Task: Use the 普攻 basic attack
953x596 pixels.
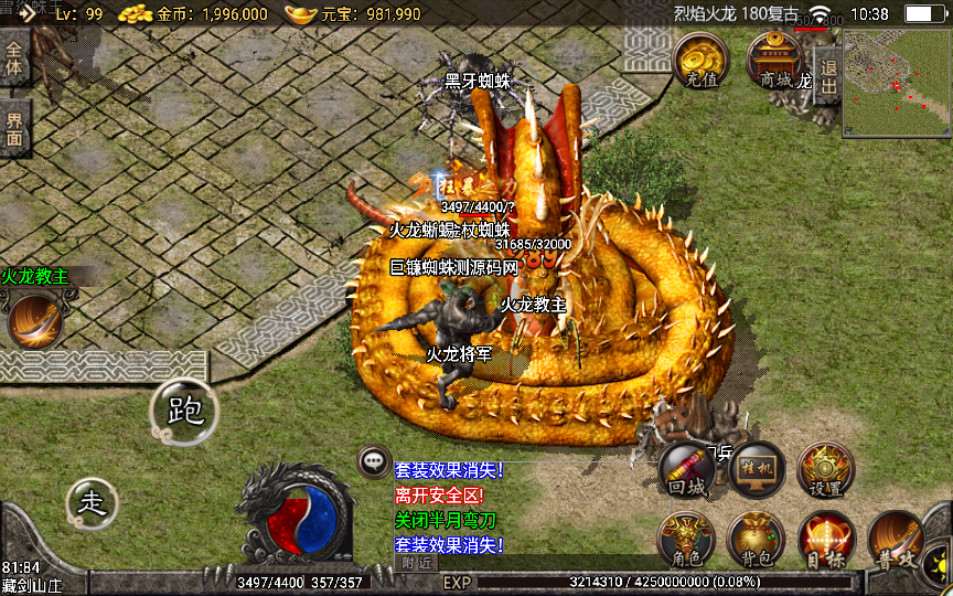Action: pyautogui.click(x=895, y=540)
